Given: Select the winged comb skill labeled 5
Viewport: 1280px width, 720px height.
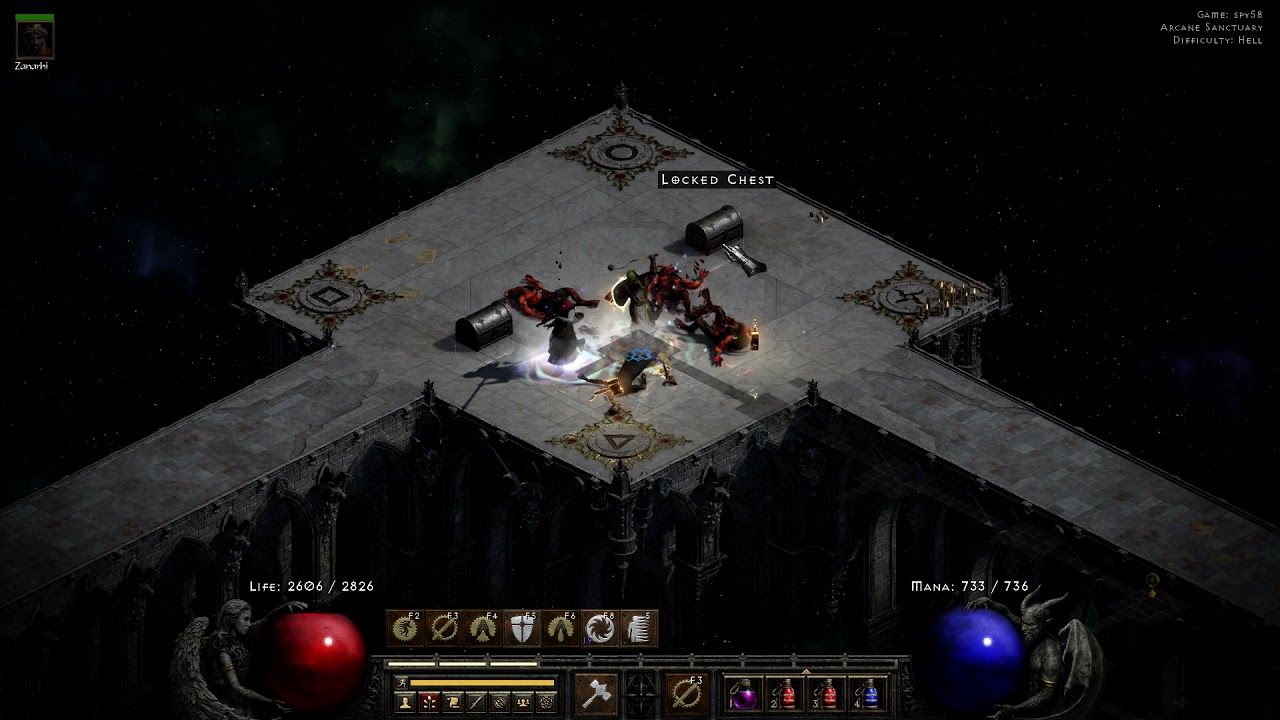Looking at the screenshot, I should click(640, 628).
